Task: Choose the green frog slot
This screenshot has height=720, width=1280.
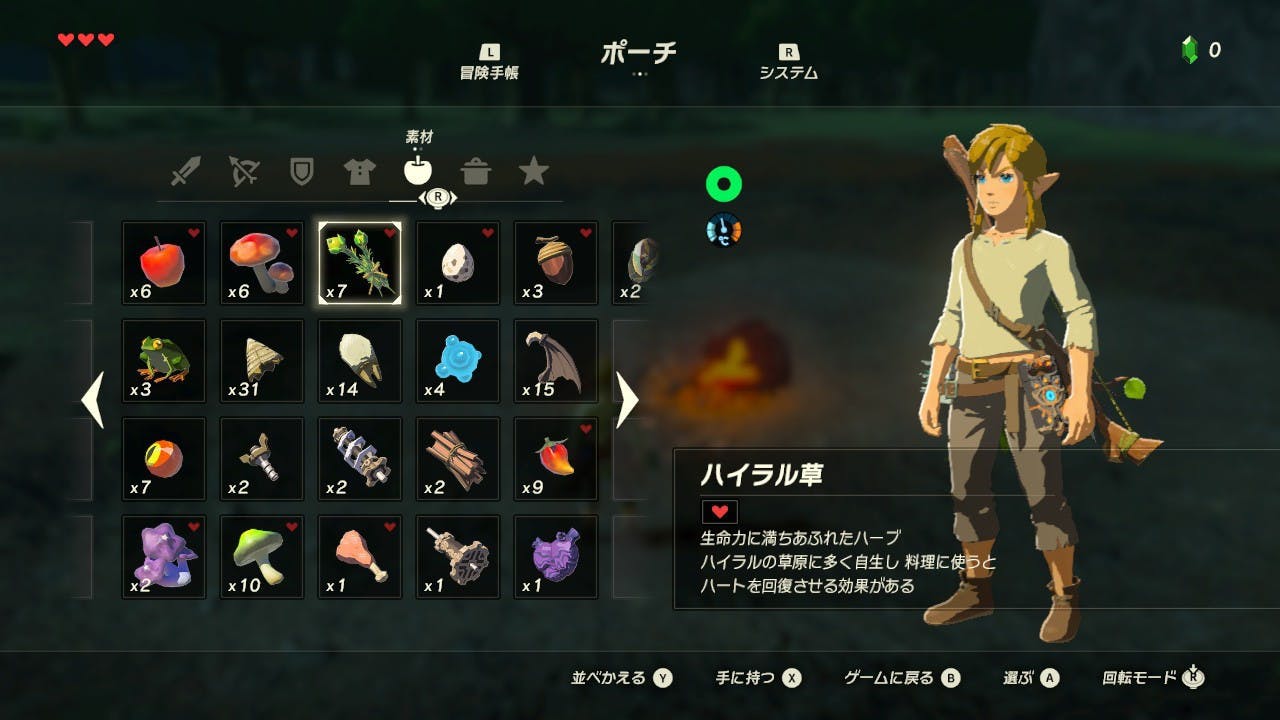Action: [164, 361]
